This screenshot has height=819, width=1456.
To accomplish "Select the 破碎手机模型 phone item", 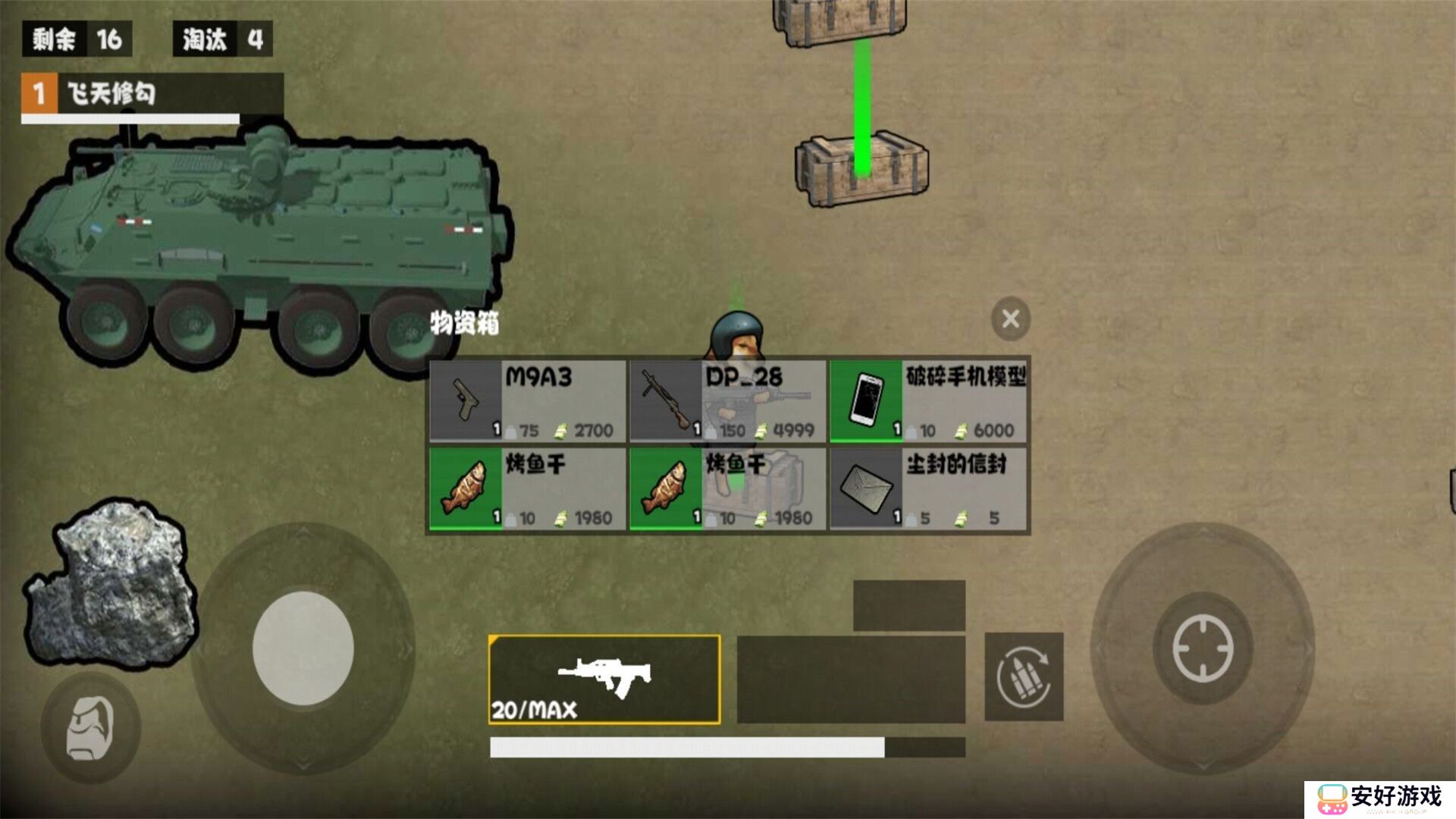I will click(929, 400).
